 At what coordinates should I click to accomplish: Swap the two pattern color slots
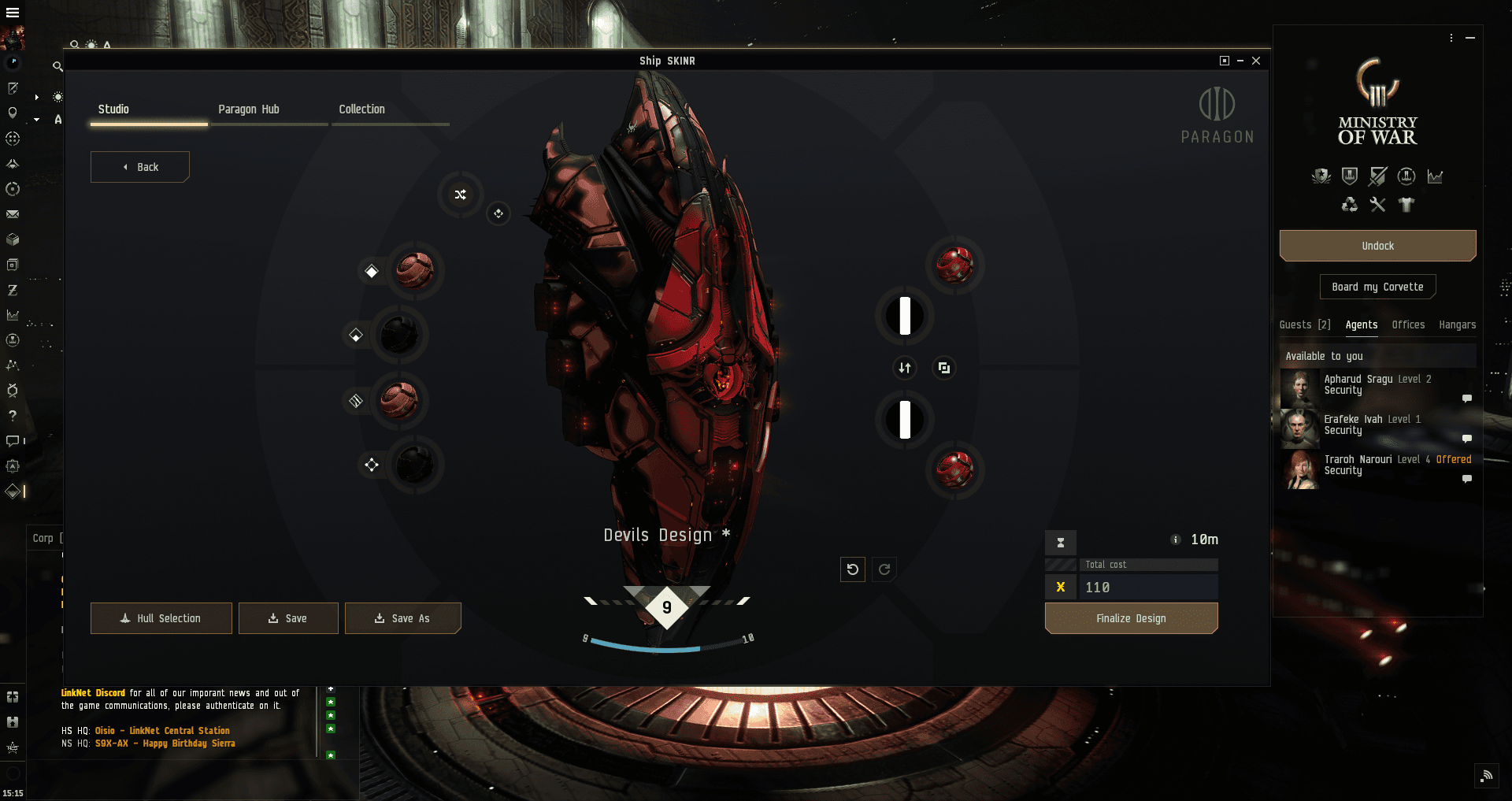click(905, 368)
